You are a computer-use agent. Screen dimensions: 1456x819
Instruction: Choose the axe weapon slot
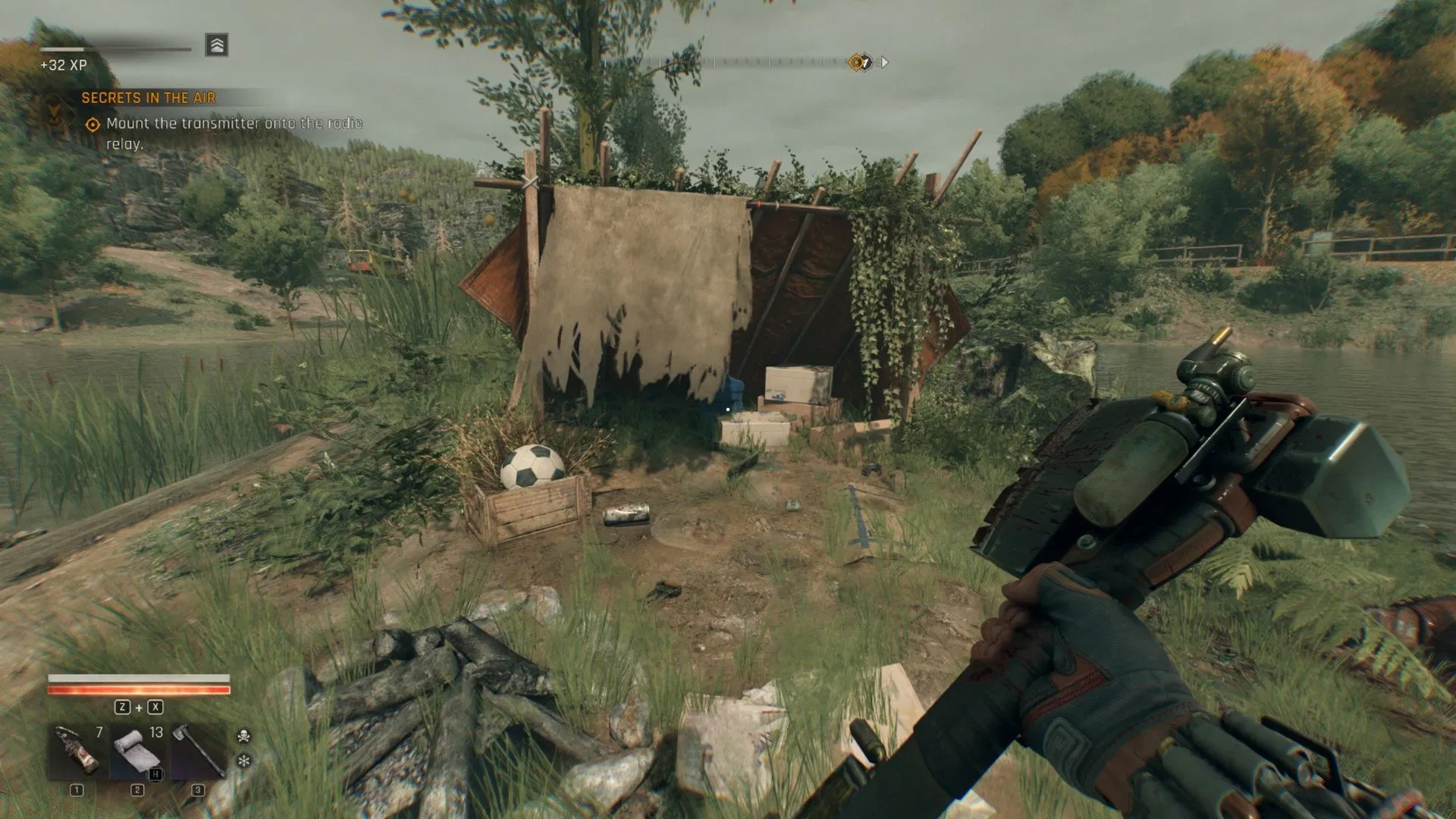pos(197,752)
